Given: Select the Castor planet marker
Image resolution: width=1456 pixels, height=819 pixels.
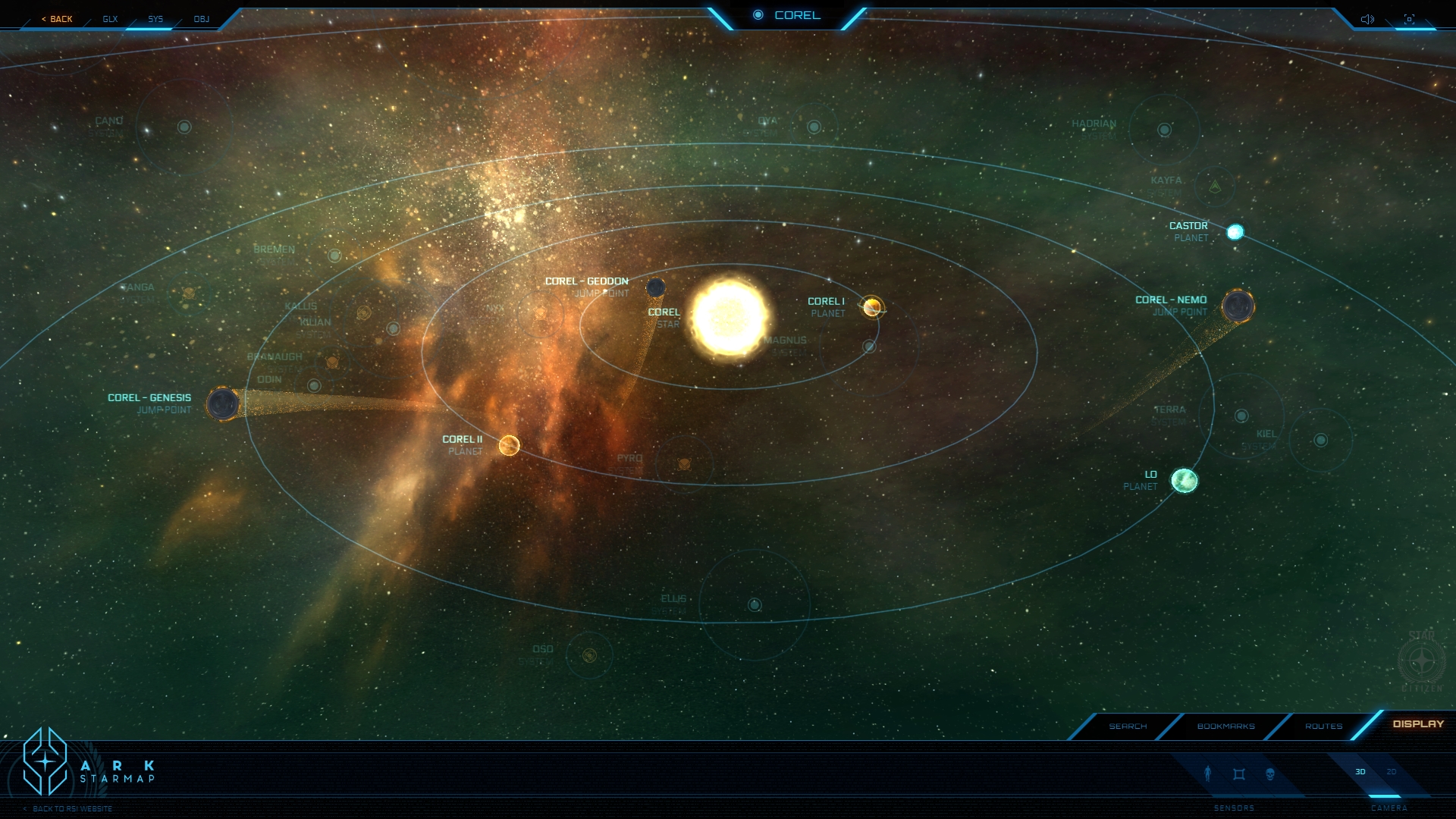Looking at the screenshot, I should coord(1235,231).
